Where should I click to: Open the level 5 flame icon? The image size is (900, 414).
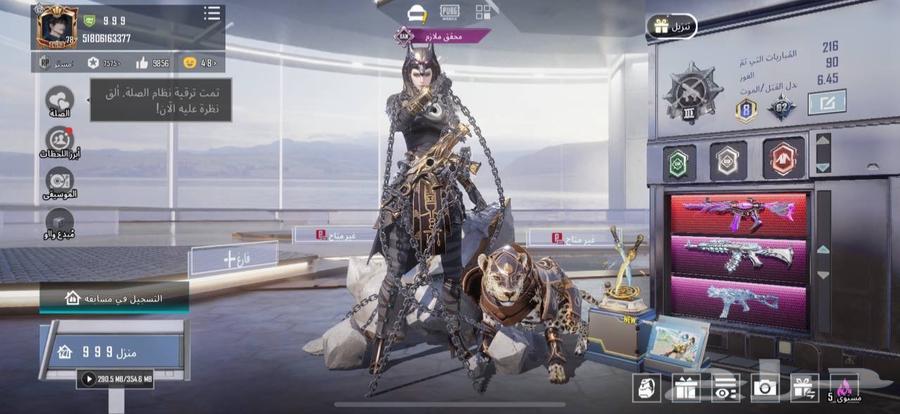(843, 387)
